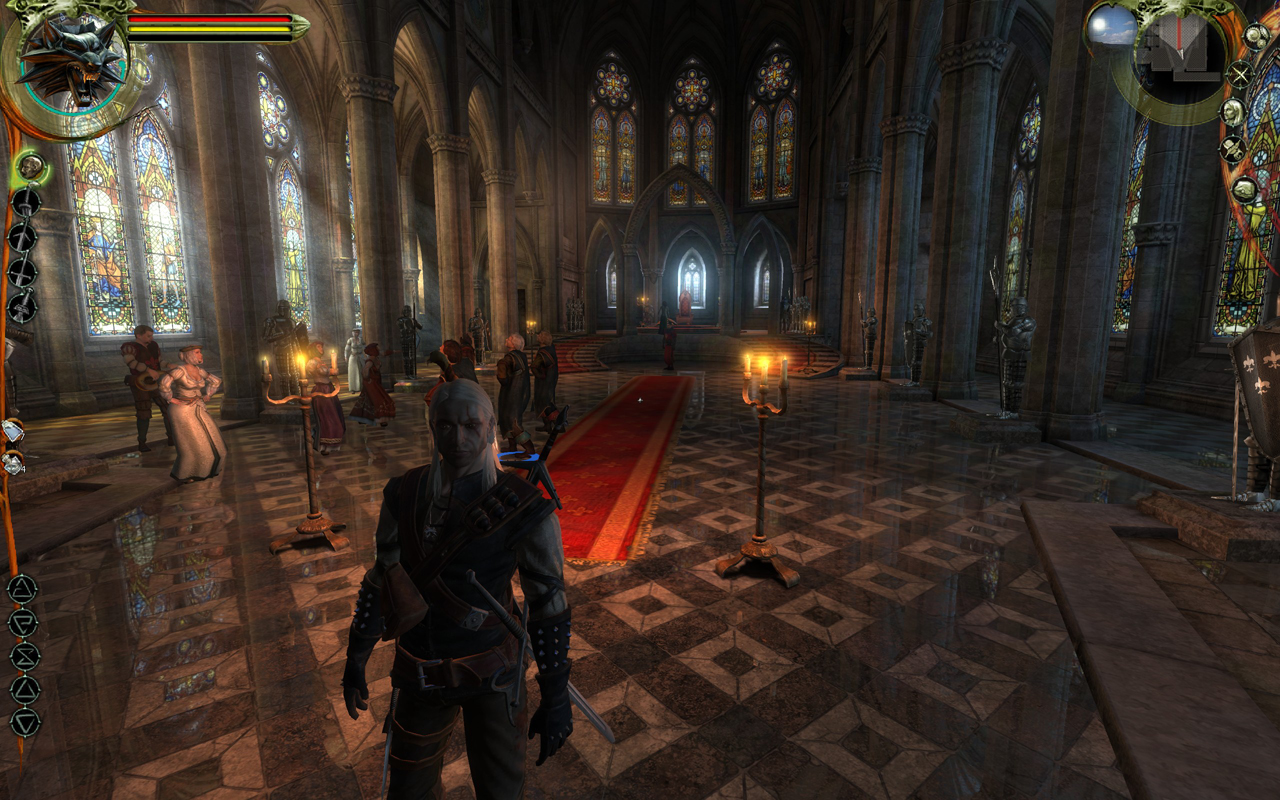Click the wolf head medallion
This screenshot has width=1280, height=800.
click(69, 58)
